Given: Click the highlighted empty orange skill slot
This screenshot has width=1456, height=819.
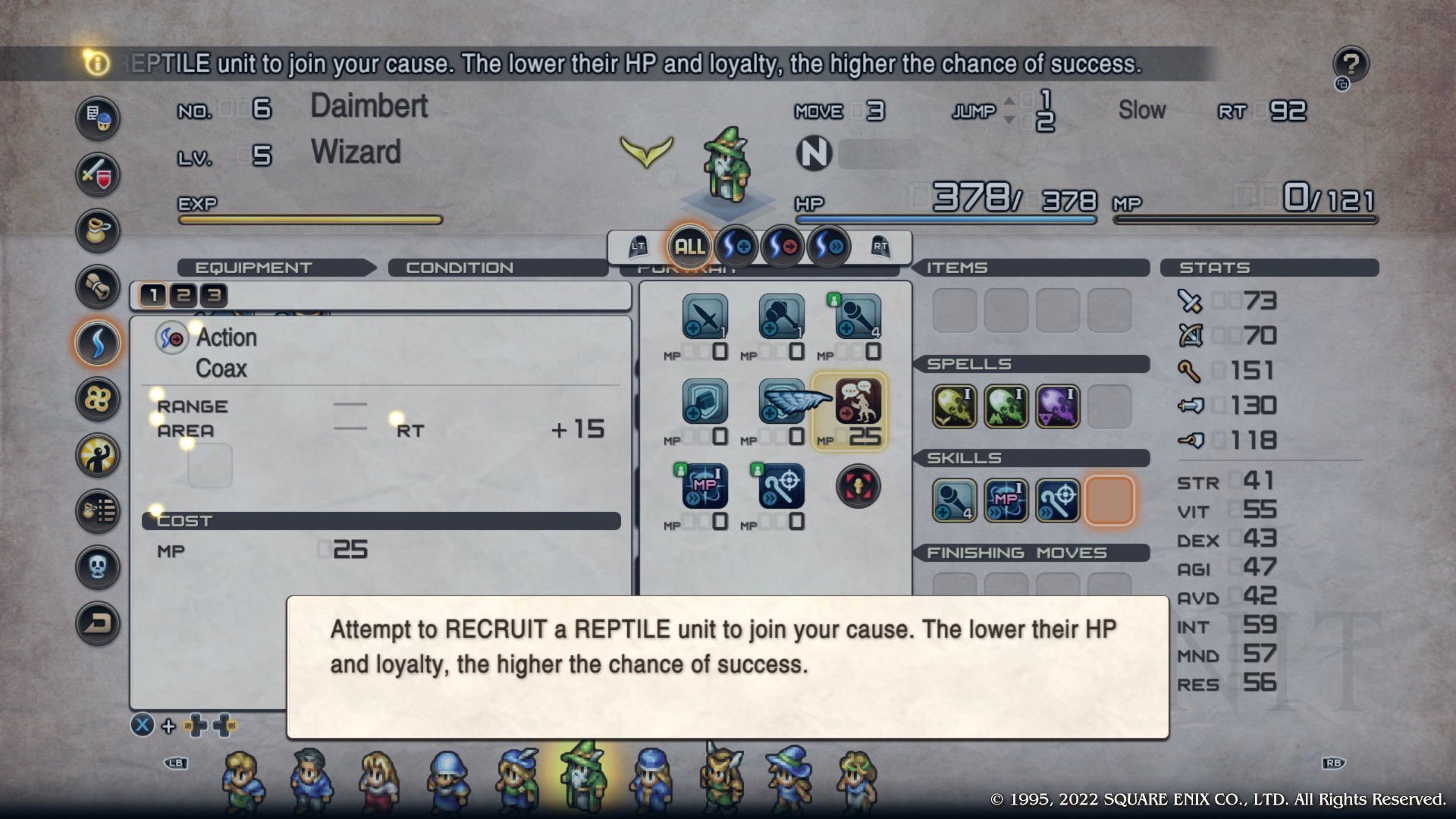Looking at the screenshot, I should pos(1109,500).
